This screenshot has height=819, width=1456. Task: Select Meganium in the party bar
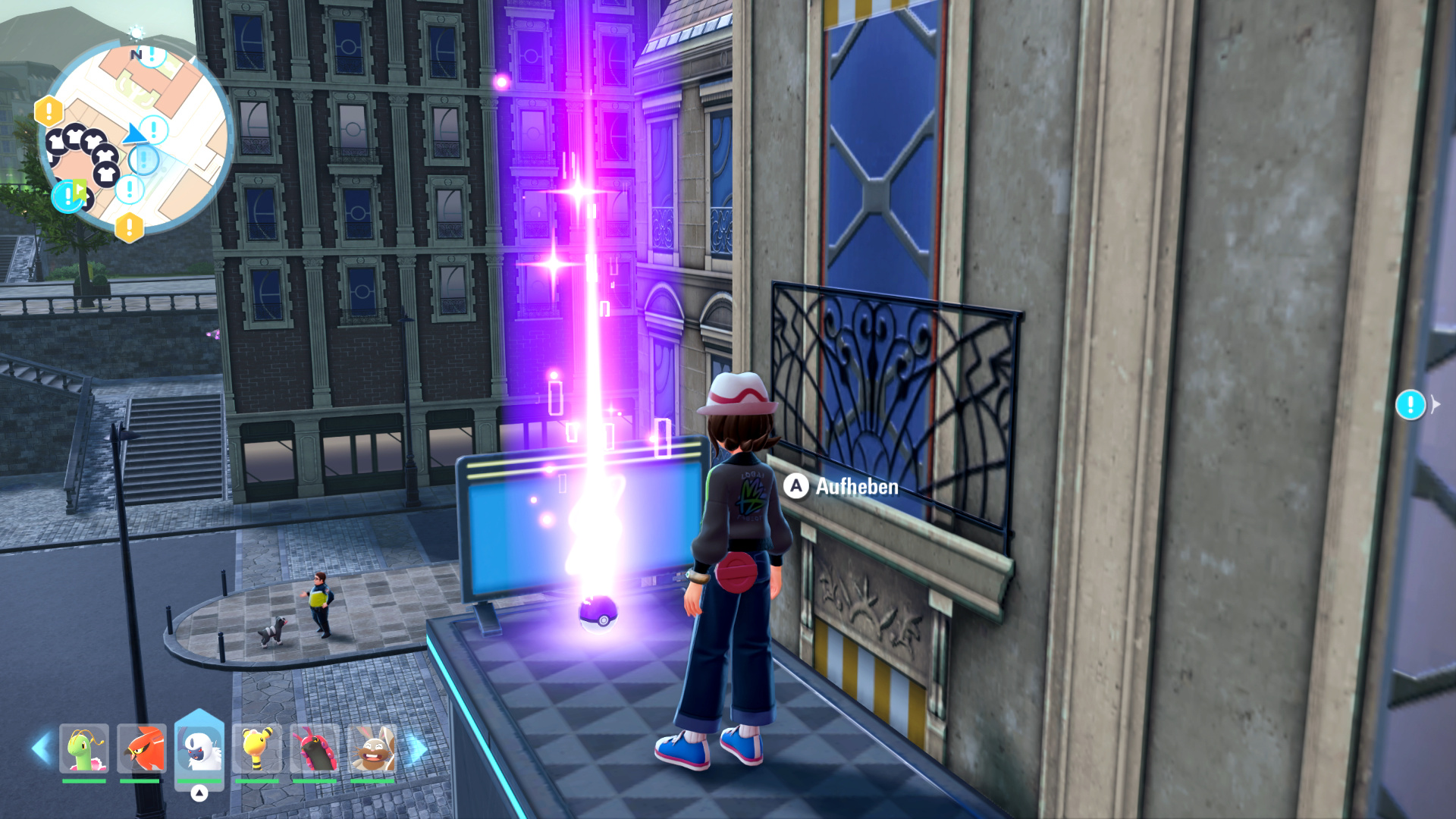84,748
